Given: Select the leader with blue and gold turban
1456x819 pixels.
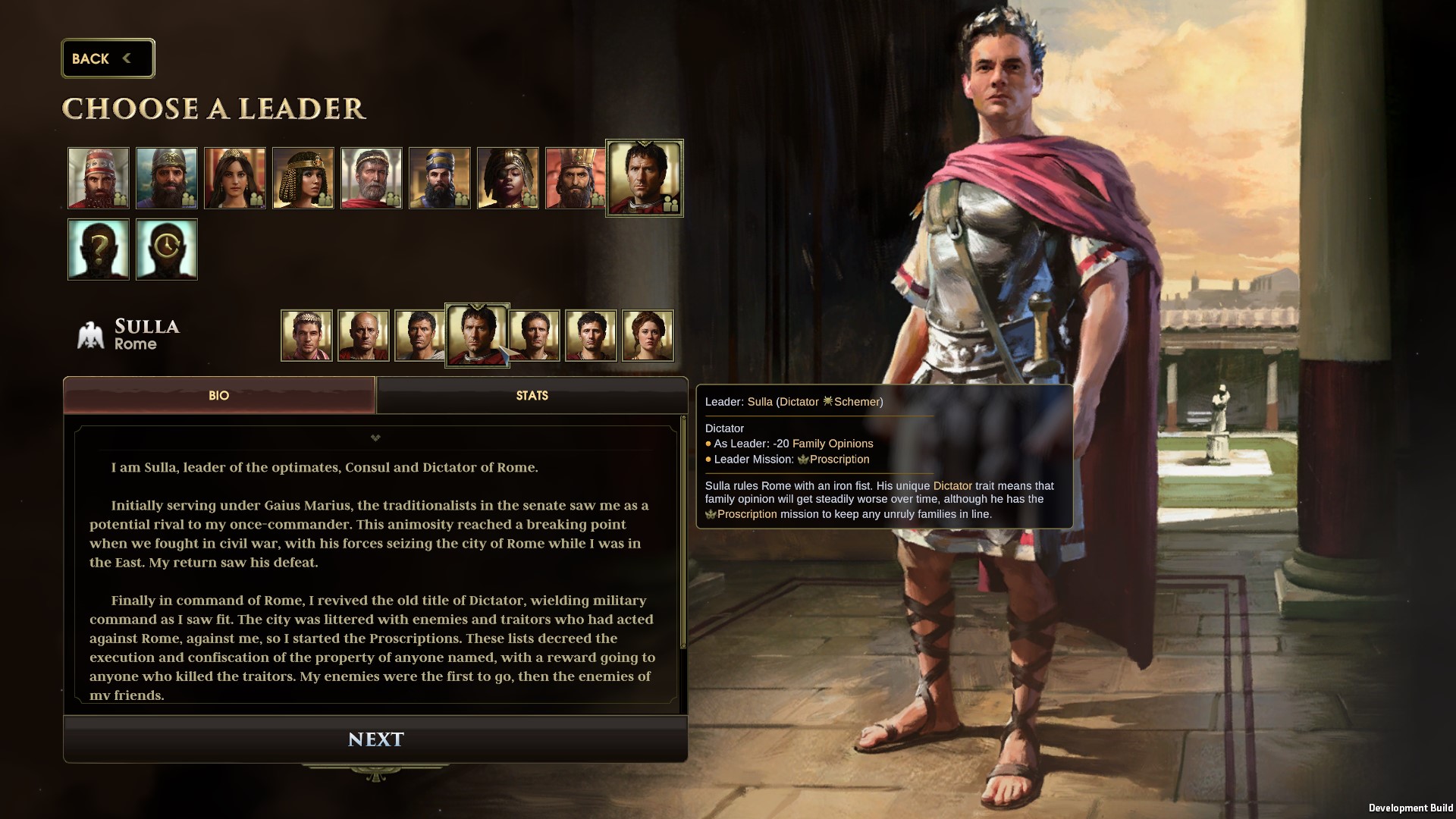Looking at the screenshot, I should pyautogui.click(x=440, y=178).
